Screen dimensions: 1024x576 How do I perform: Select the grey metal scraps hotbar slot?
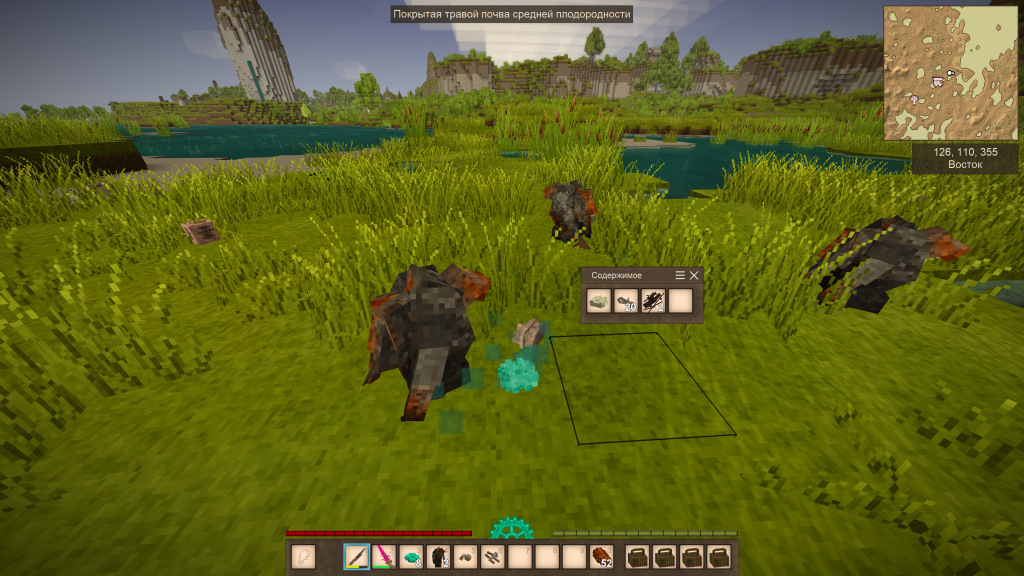(x=492, y=557)
